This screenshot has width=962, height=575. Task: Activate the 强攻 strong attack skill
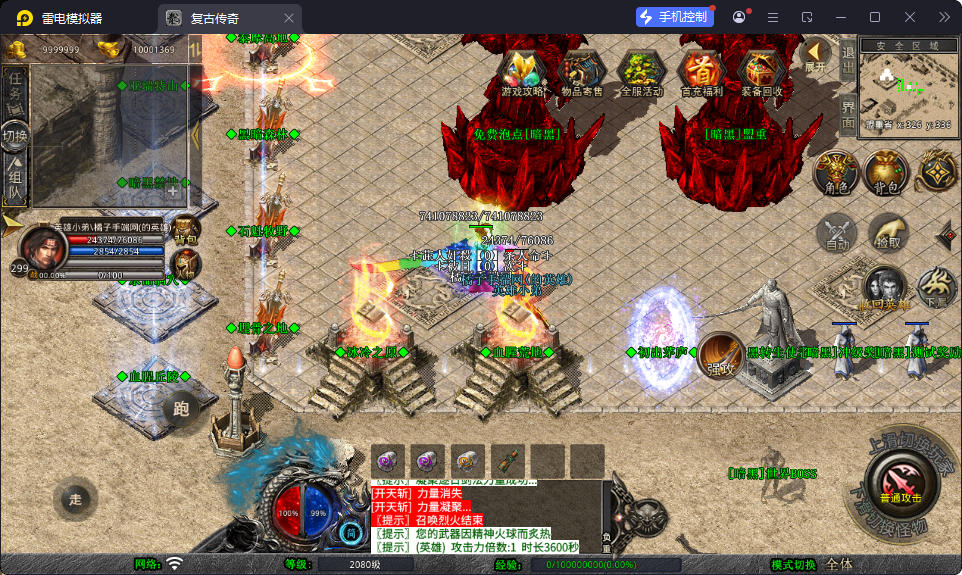[x=720, y=355]
